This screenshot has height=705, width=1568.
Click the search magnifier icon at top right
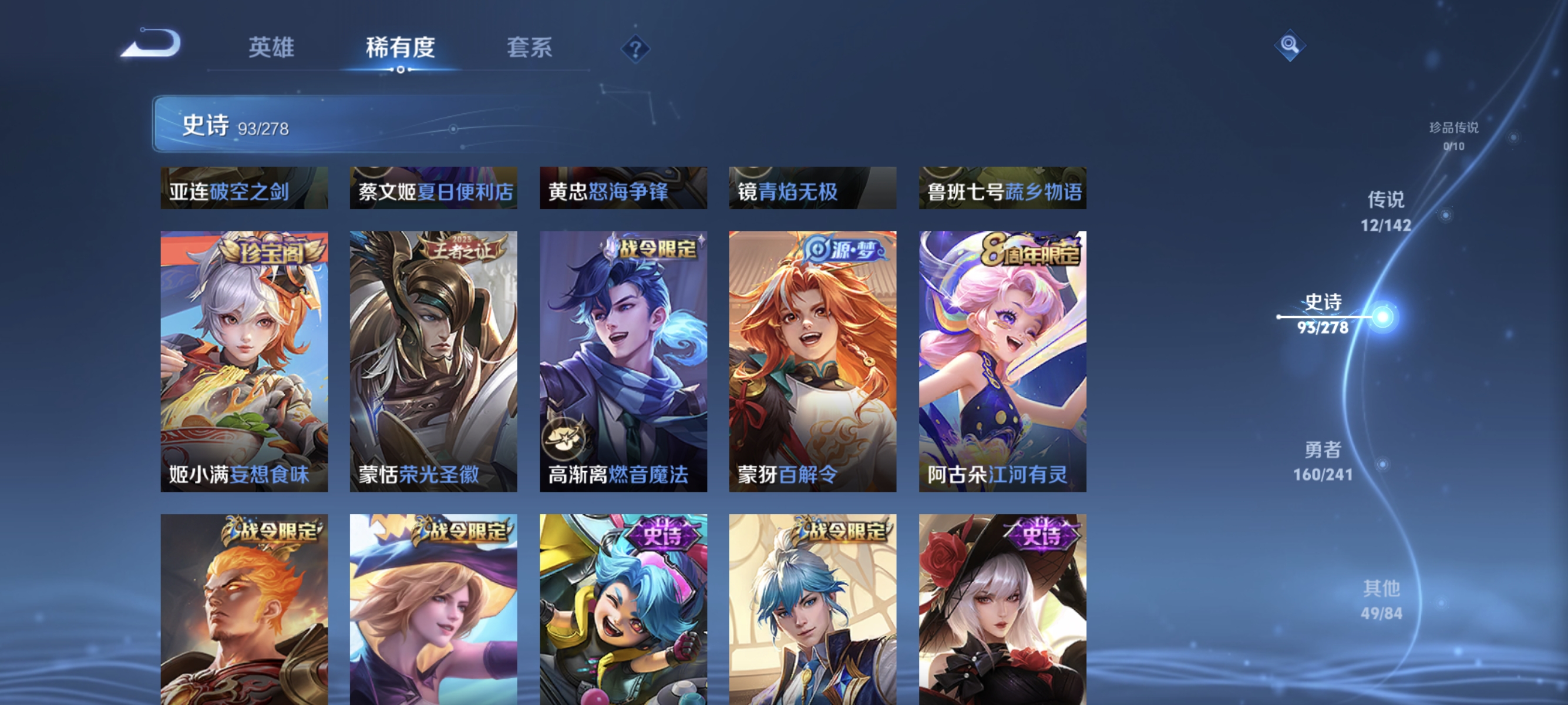tap(1290, 46)
